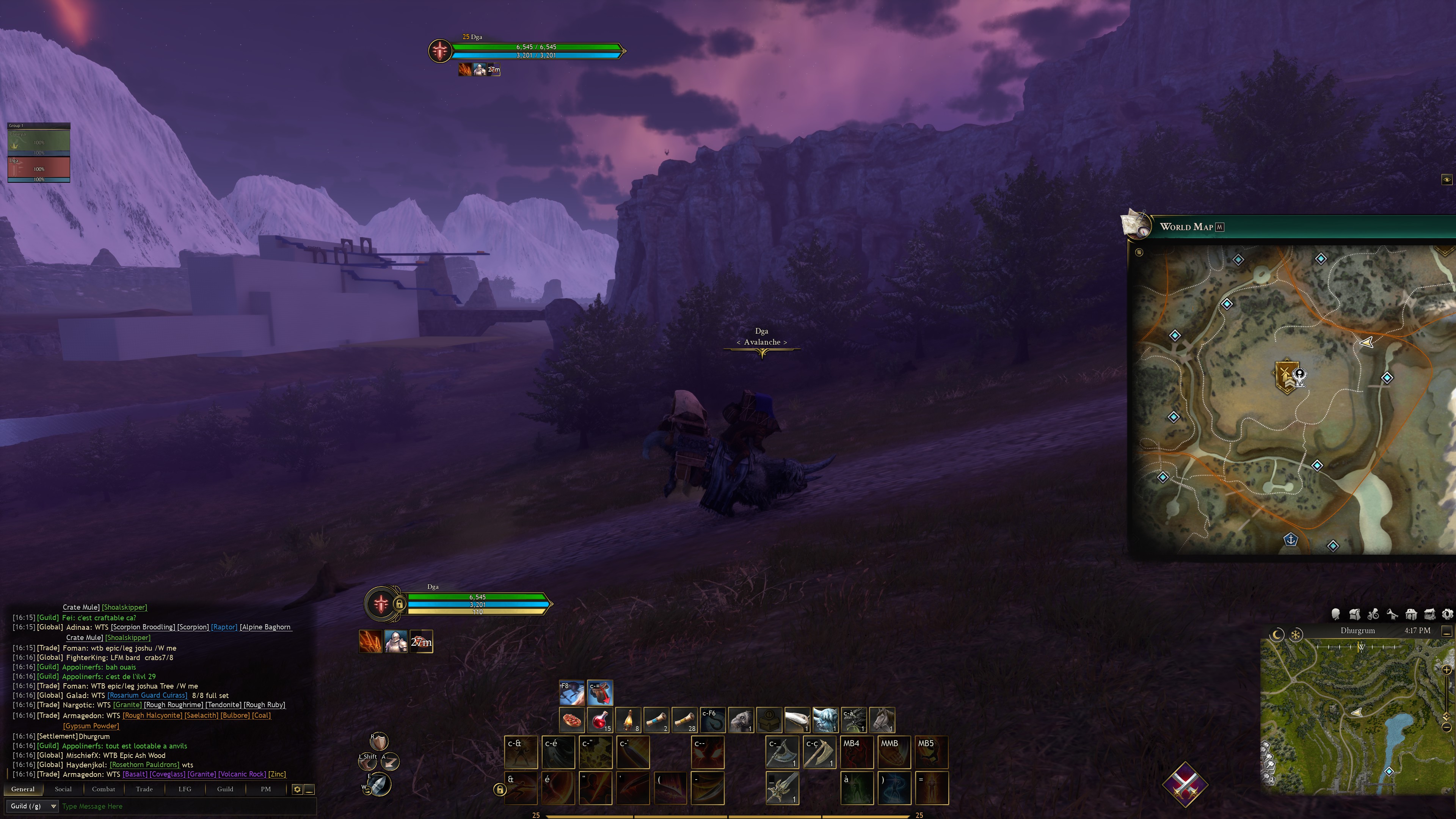Screen dimensions: 1456x819
Task: Switch to the Trade chat tab
Action: pos(144,789)
